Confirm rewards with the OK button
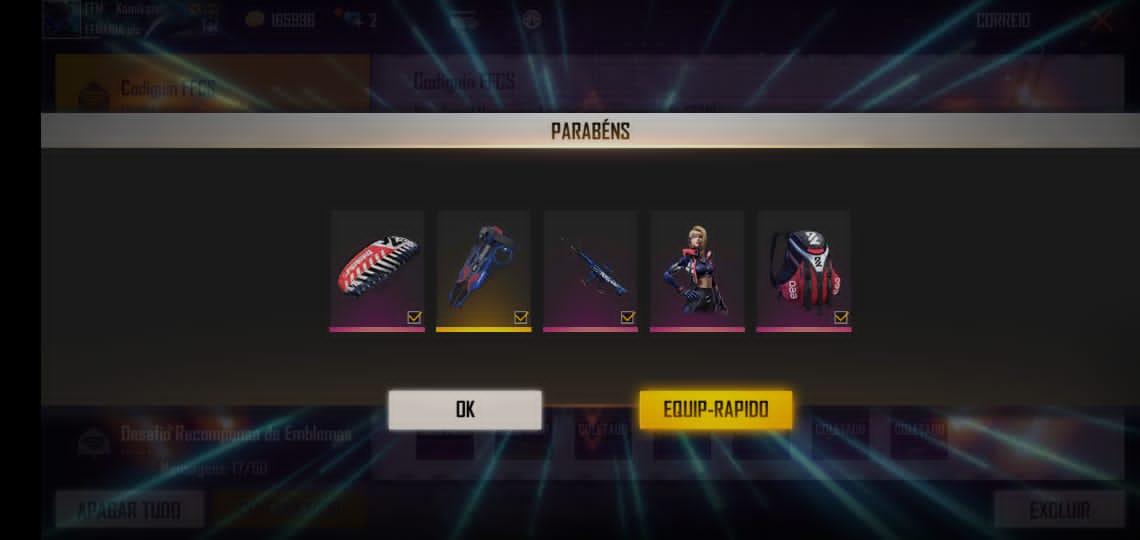This screenshot has height=540, width=1140. [465, 410]
